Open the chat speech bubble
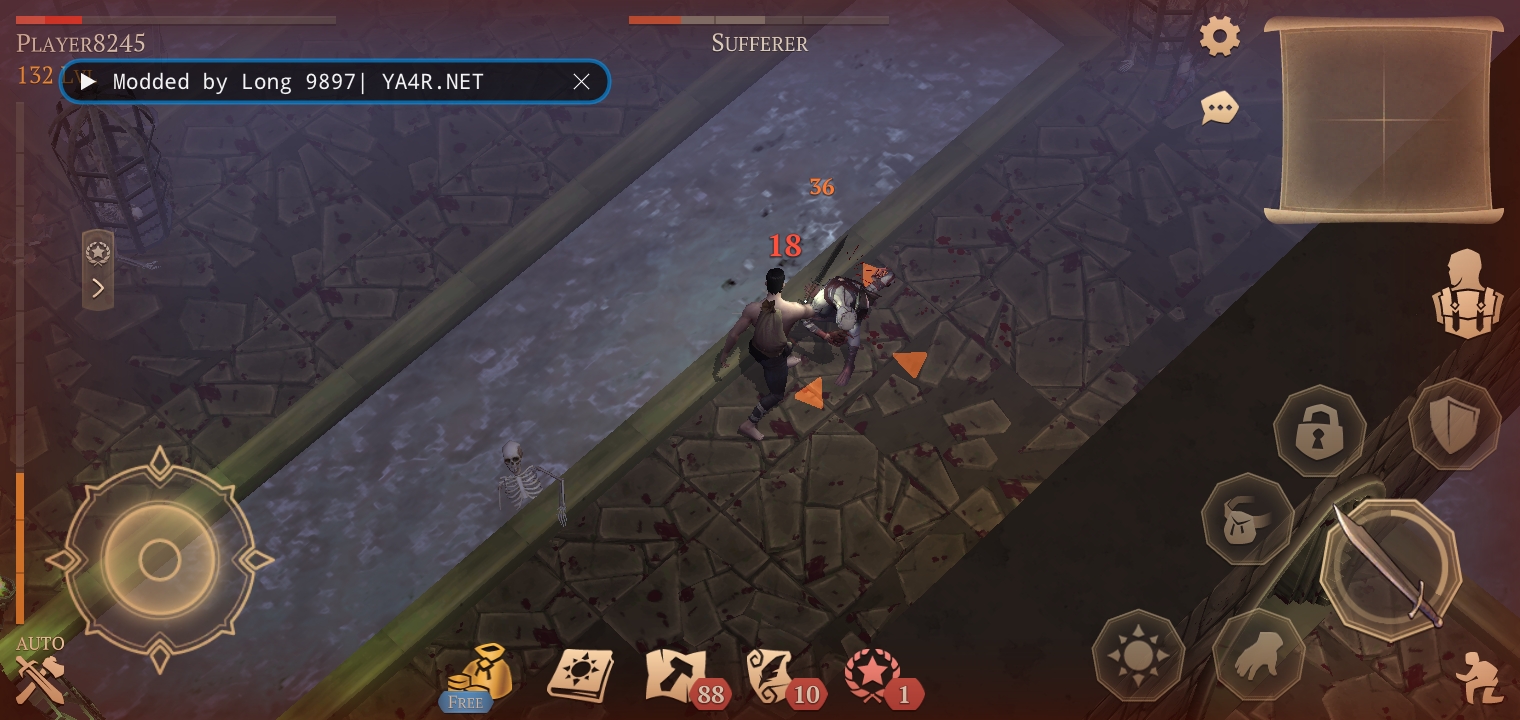This screenshot has width=1520, height=720. tap(1219, 108)
